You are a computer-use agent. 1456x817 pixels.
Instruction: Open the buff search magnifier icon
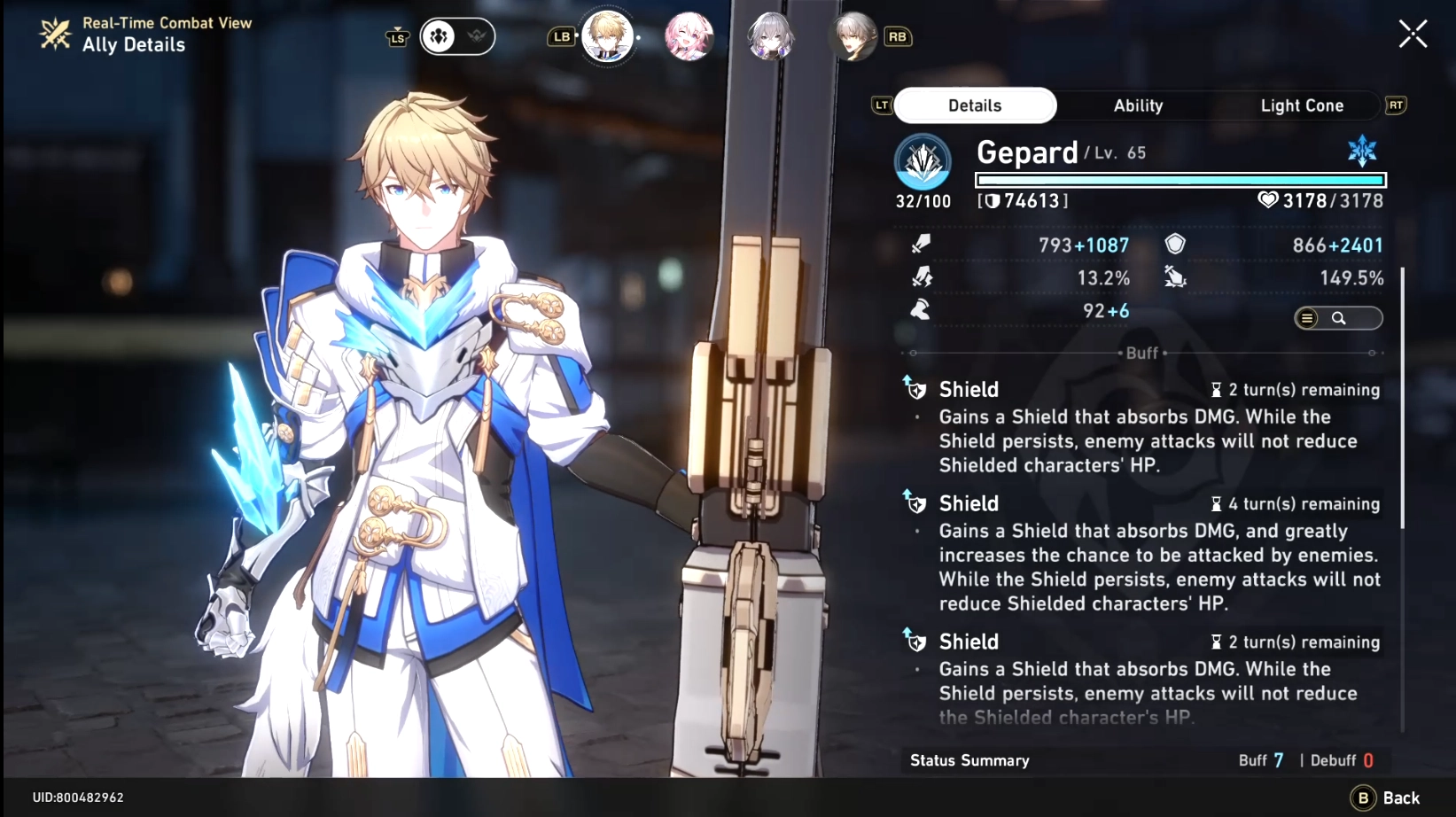pyautogui.click(x=1341, y=317)
